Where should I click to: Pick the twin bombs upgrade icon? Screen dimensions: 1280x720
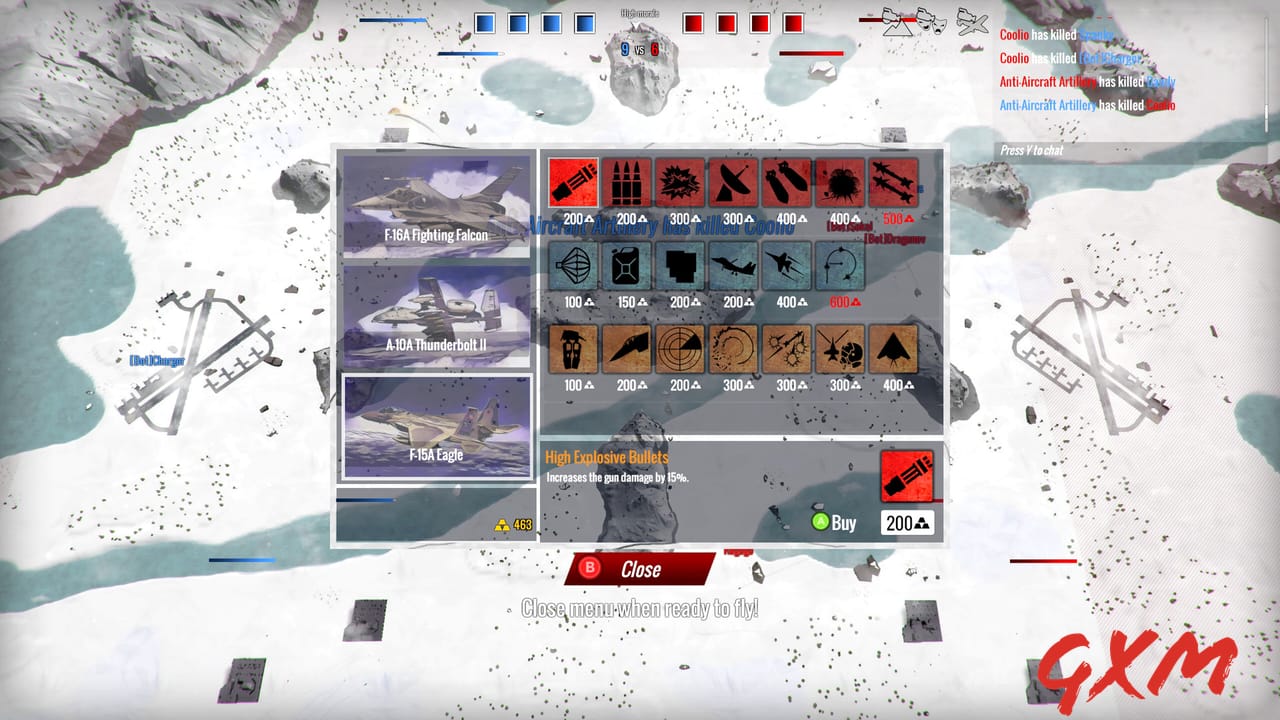point(787,182)
